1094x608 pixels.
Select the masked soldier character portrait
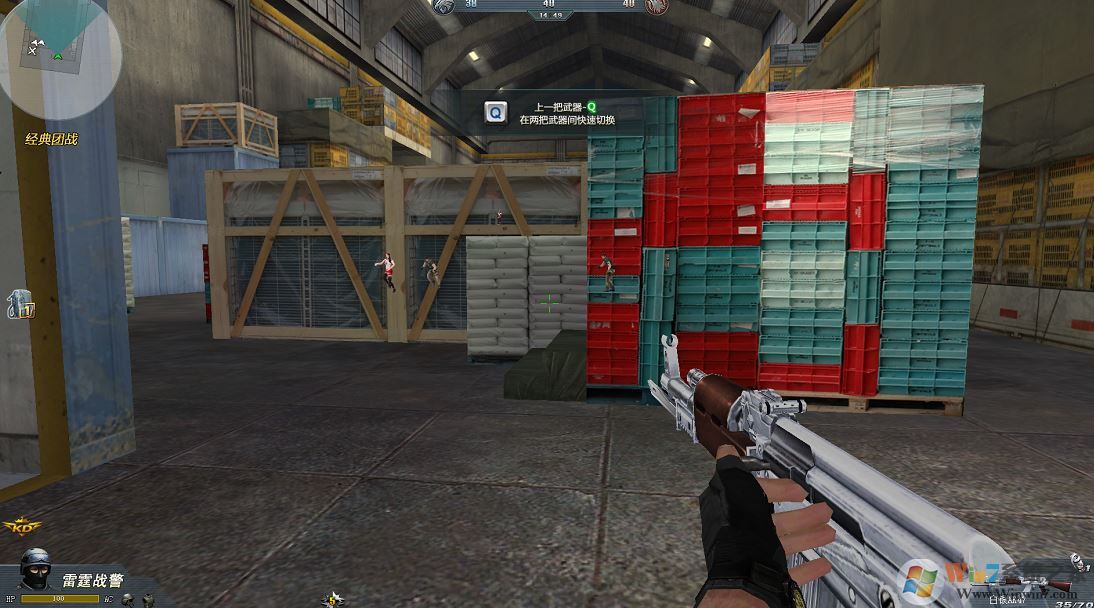[36, 569]
